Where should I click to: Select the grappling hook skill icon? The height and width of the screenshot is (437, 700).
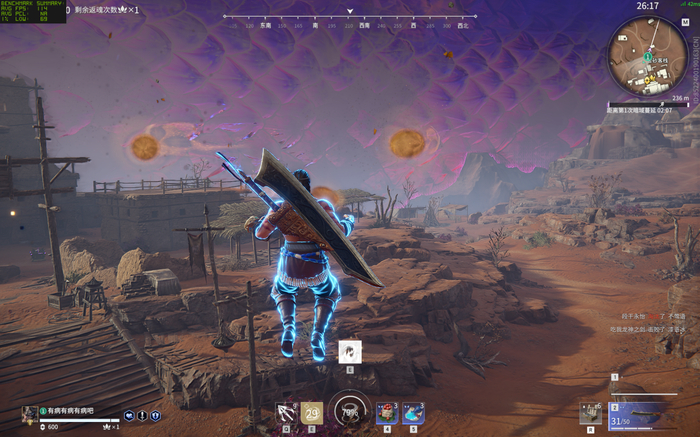point(287,412)
